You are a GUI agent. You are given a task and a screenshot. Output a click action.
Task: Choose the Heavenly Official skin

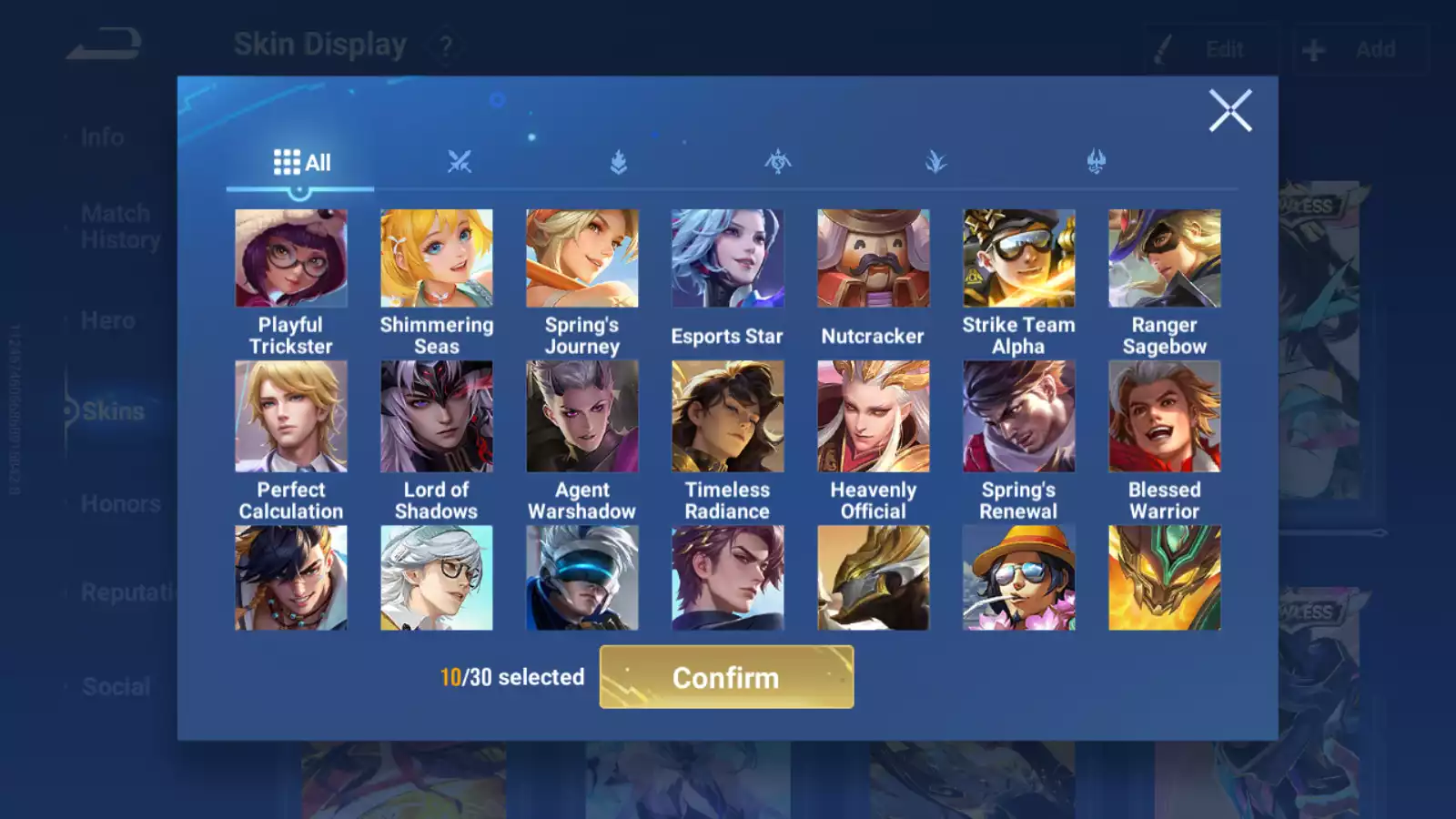coord(874,416)
